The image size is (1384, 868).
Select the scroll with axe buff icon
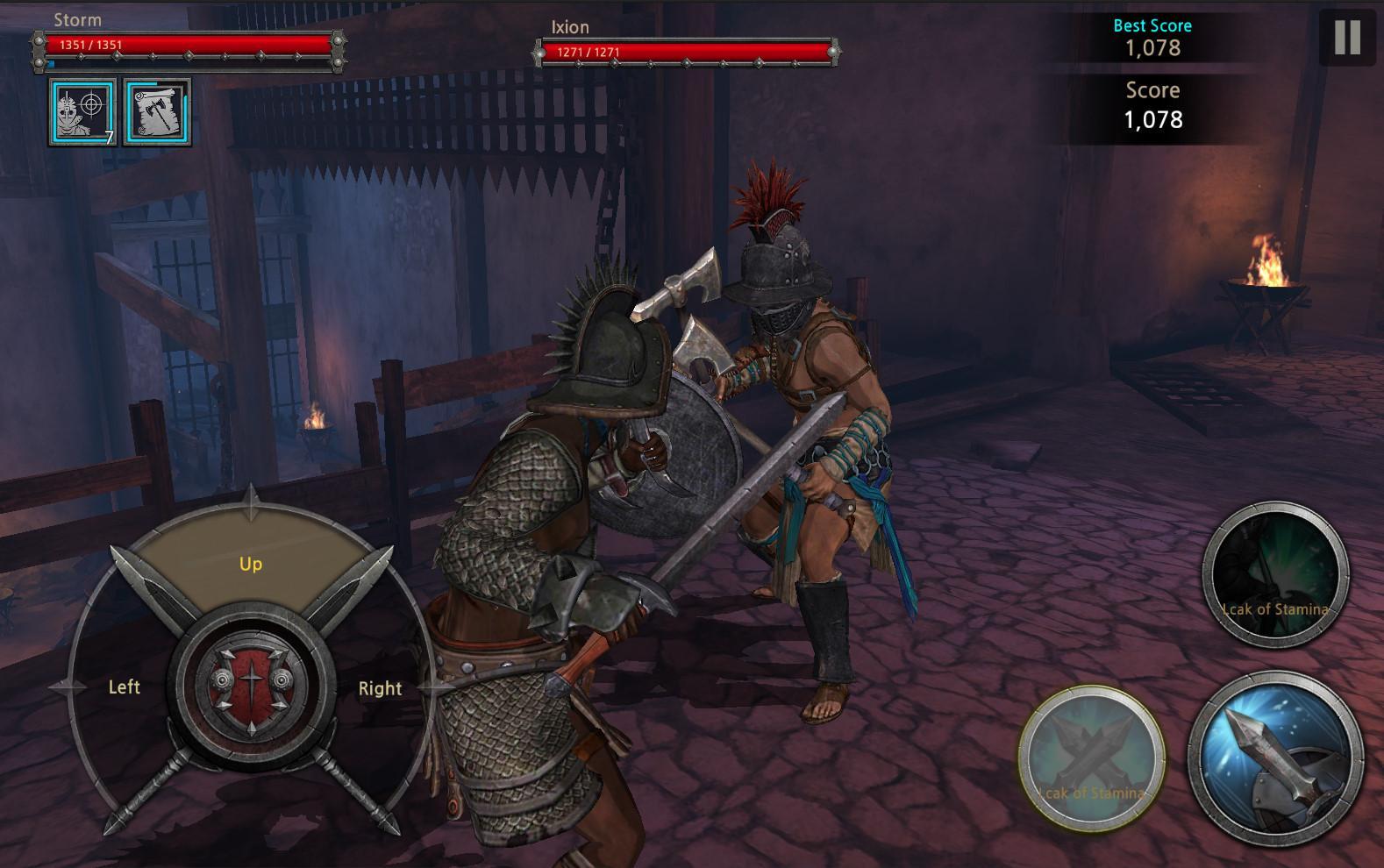pyautogui.click(x=157, y=112)
